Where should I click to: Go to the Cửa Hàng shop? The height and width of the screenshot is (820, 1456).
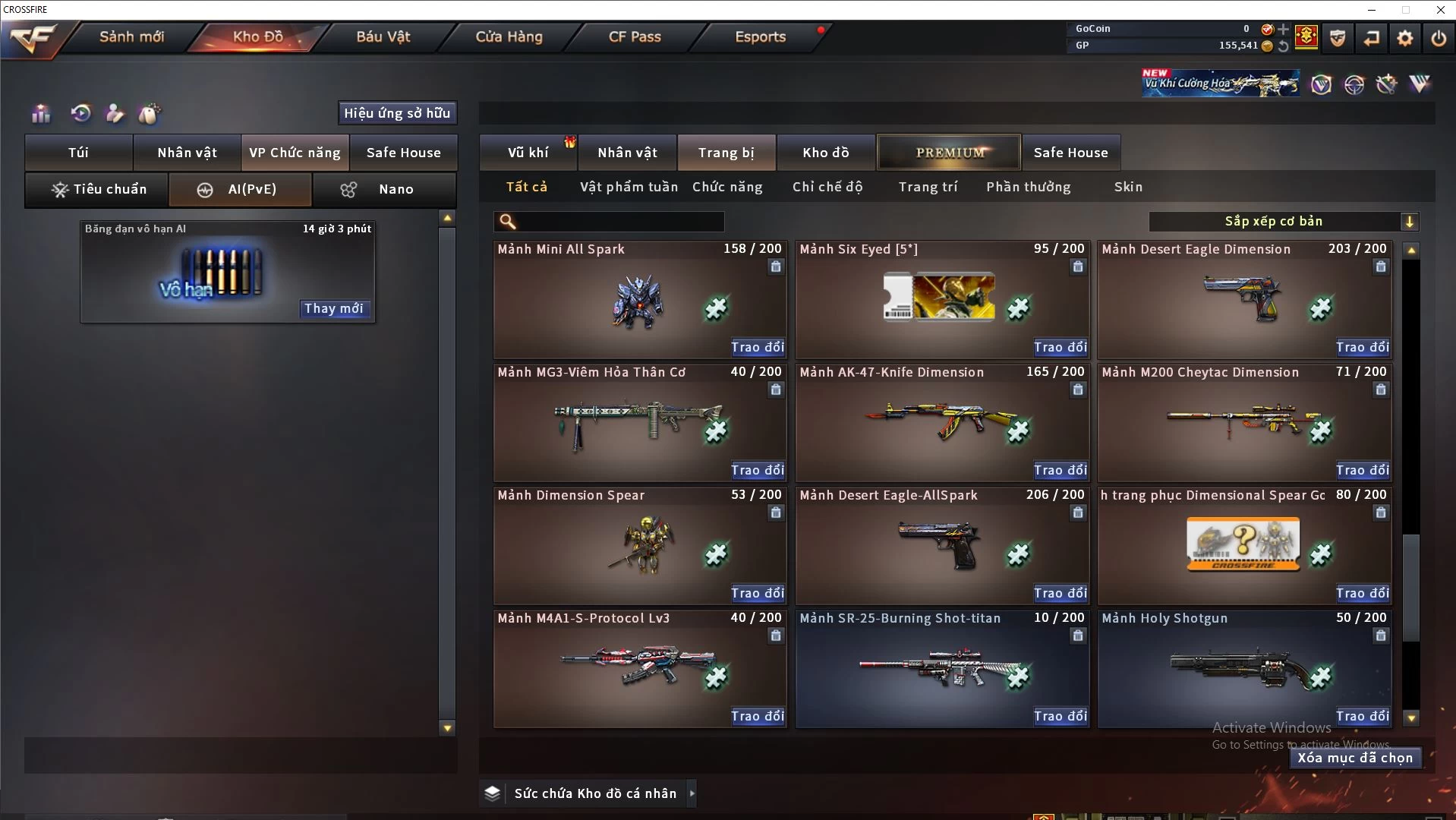coord(509,36)
